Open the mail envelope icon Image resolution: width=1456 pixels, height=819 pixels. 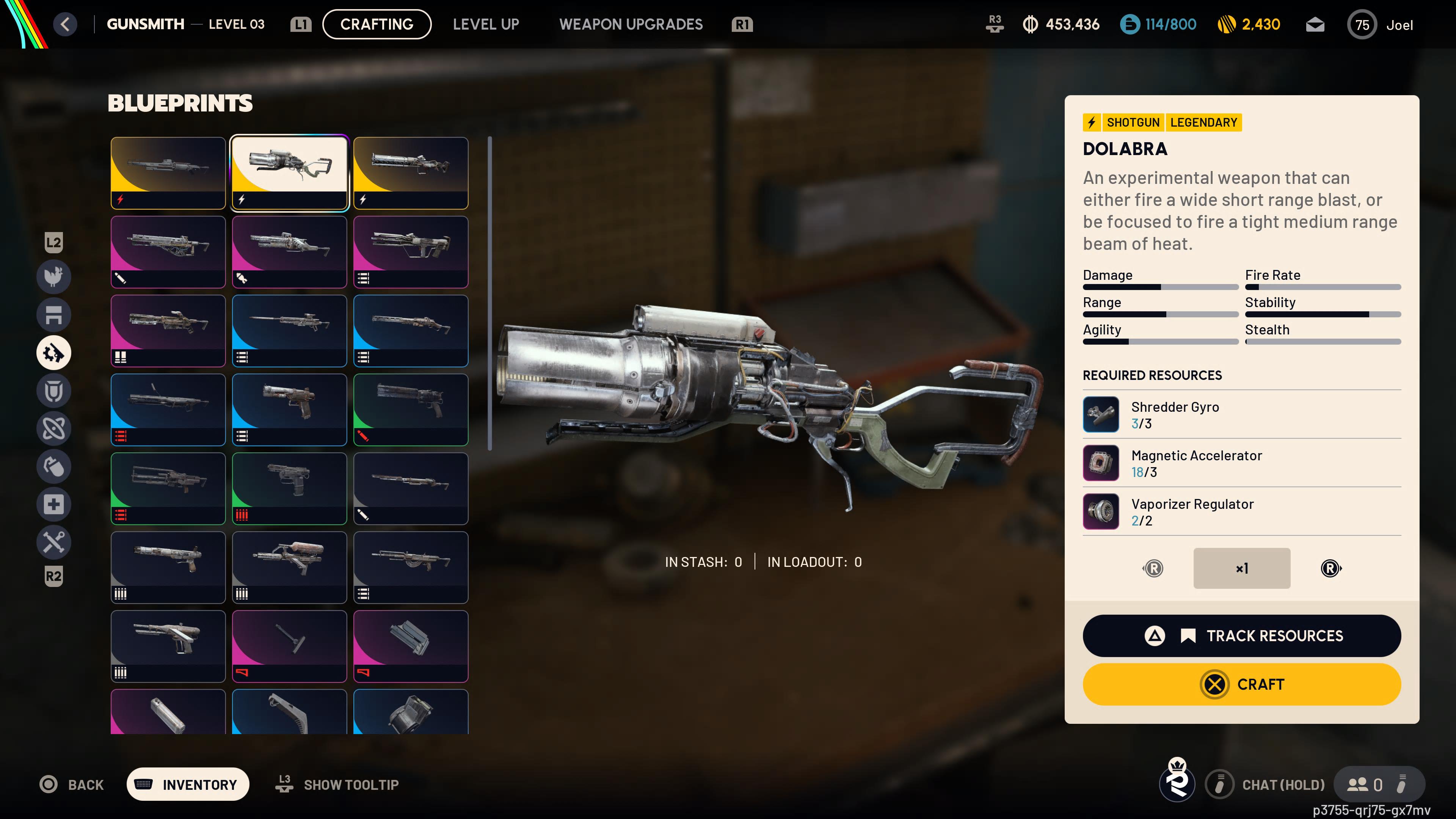click(x=1315, y=25)
